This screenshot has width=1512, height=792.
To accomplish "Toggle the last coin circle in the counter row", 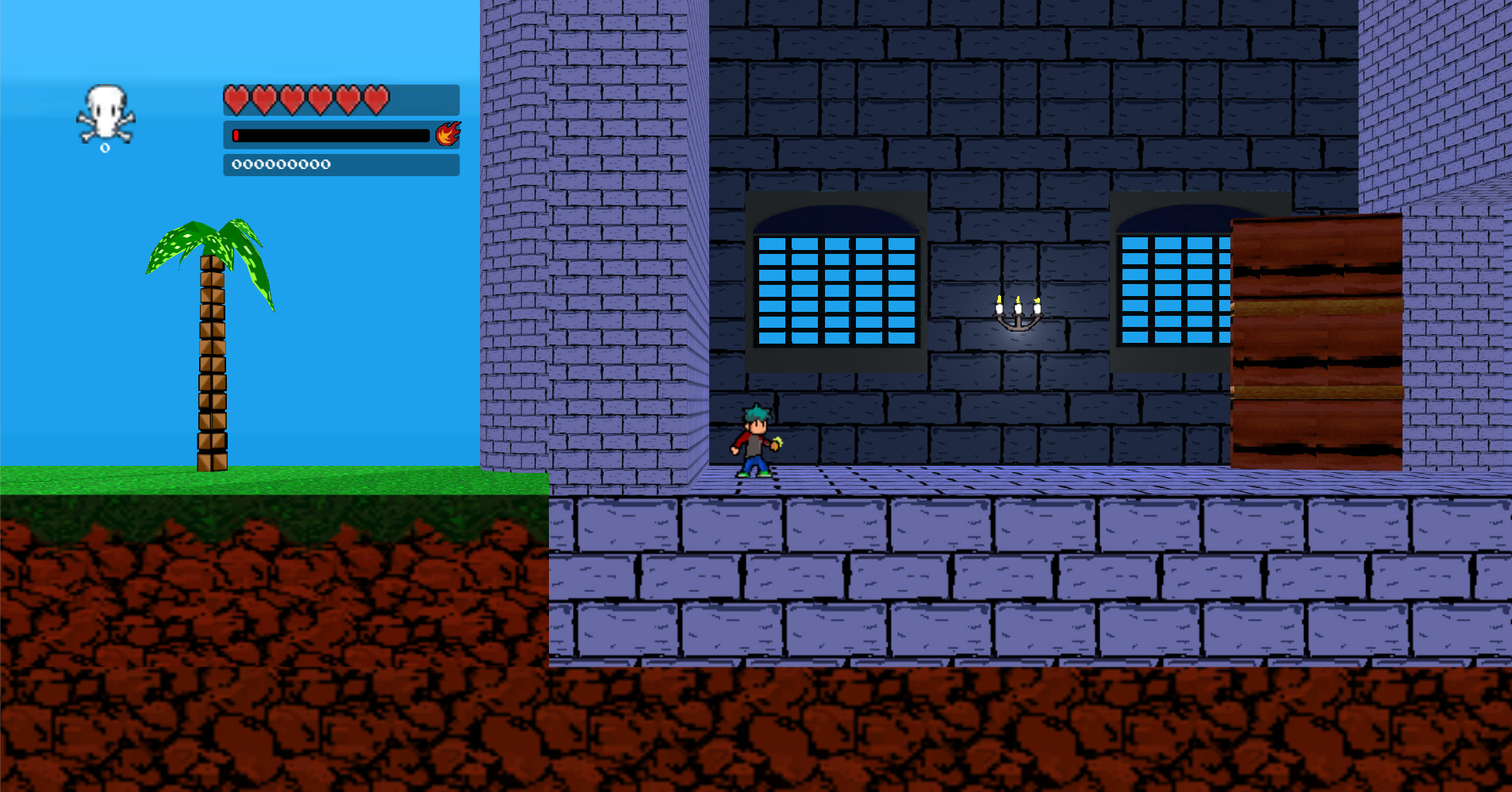I will (x=325, y=164).
